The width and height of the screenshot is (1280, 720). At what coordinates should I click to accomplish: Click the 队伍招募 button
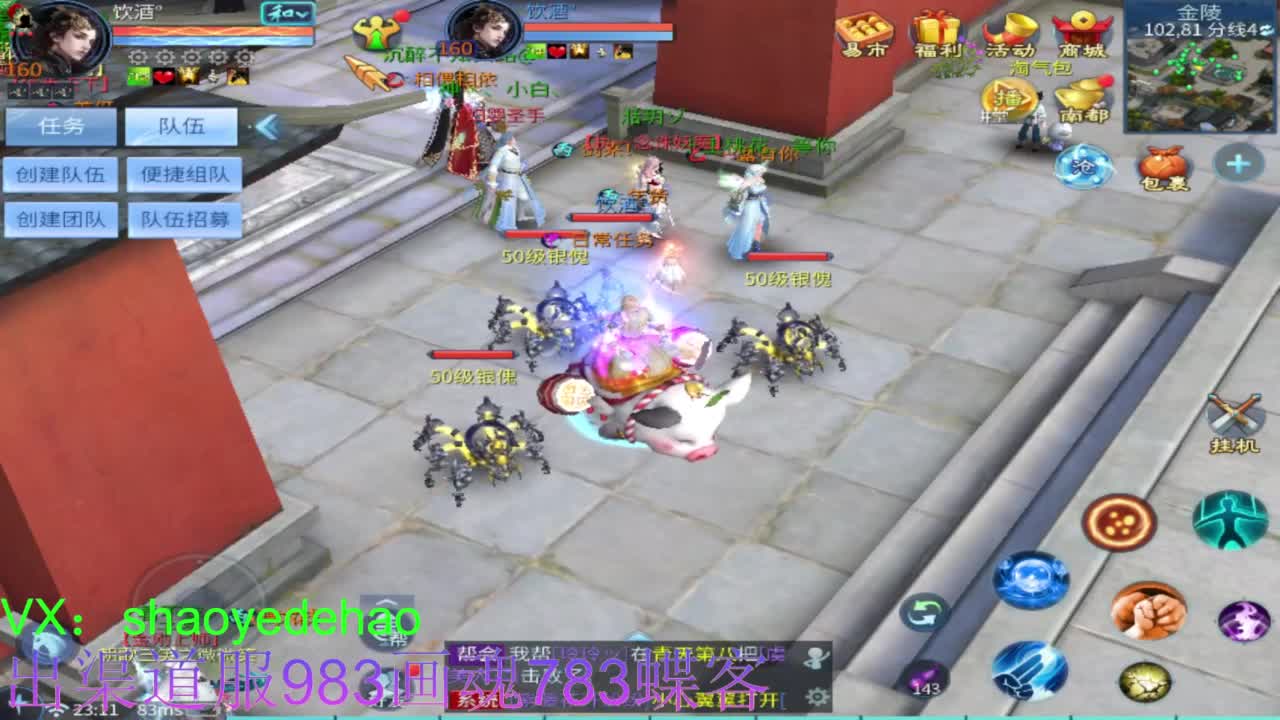[185, 219]
